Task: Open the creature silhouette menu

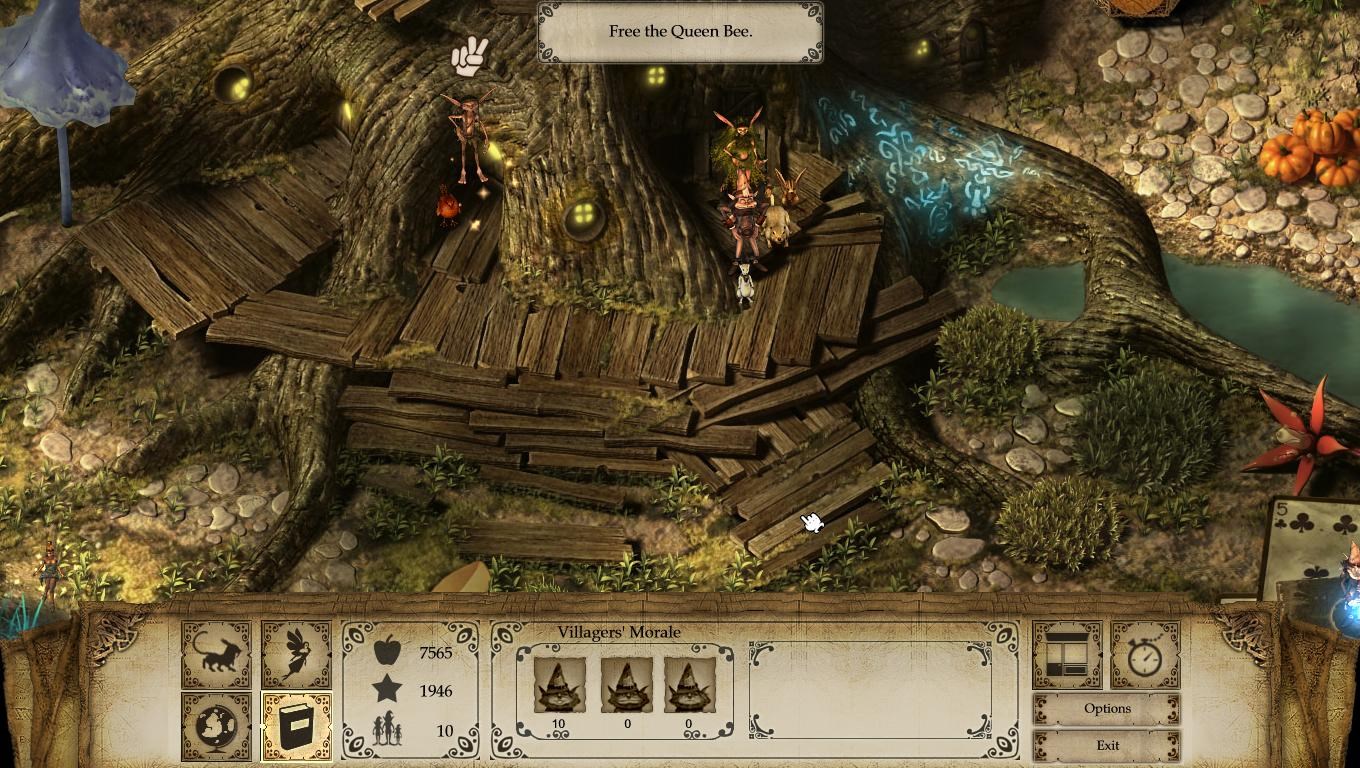Action: click(x=216, y=654)
